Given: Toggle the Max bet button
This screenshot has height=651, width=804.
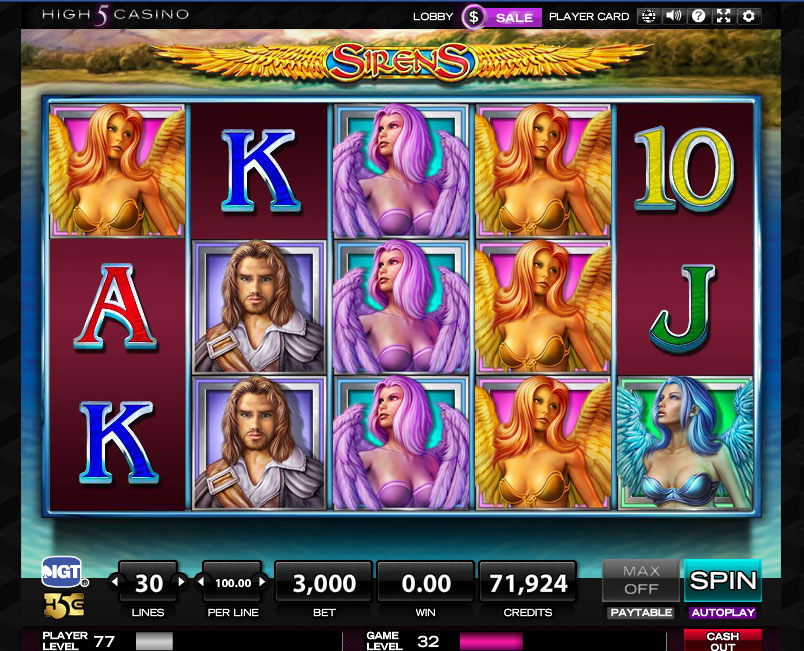Looking at the screenshot, I should [641, 580].
